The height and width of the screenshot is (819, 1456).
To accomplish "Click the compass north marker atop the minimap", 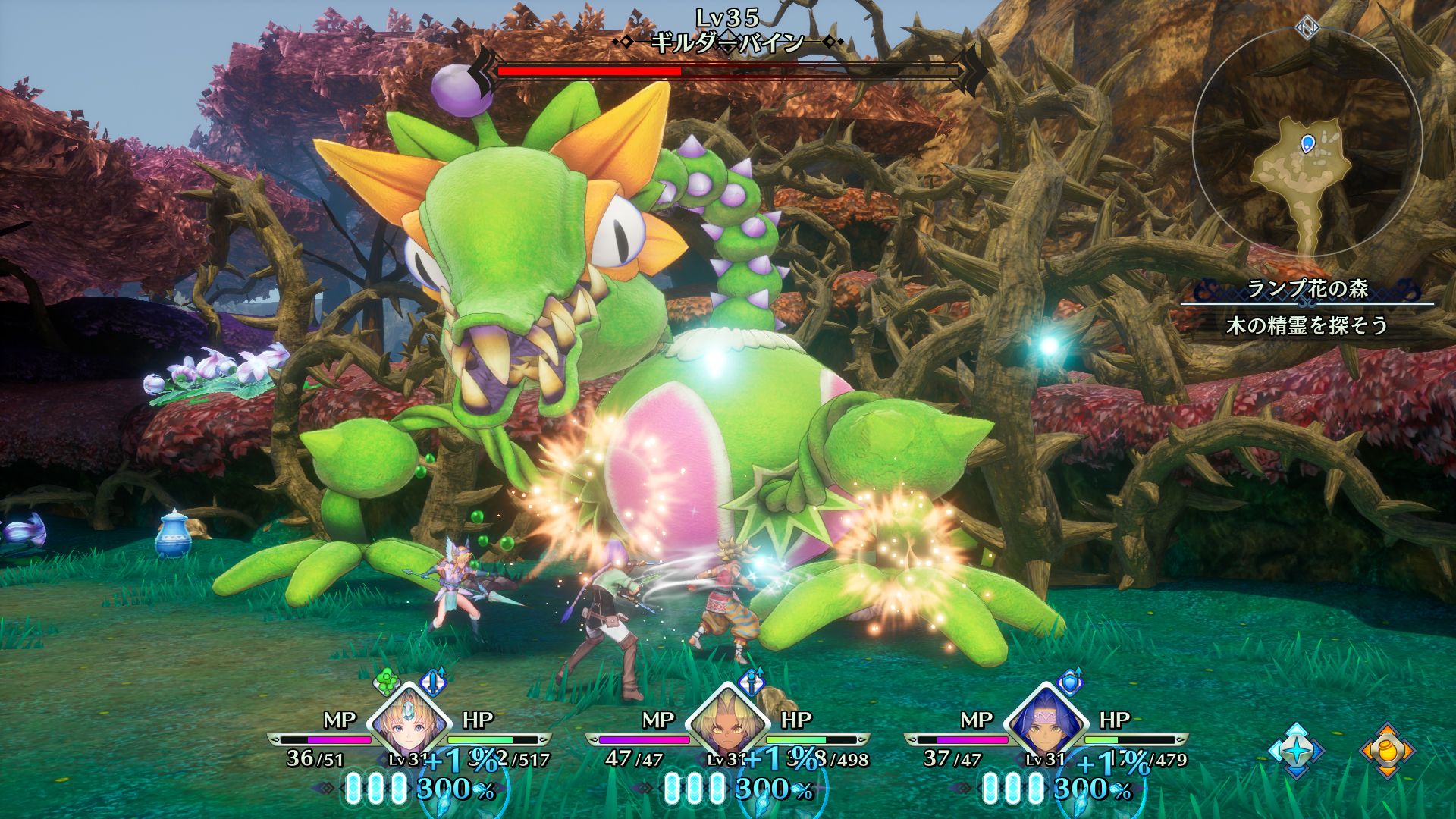I will [x=1307, y=28].
